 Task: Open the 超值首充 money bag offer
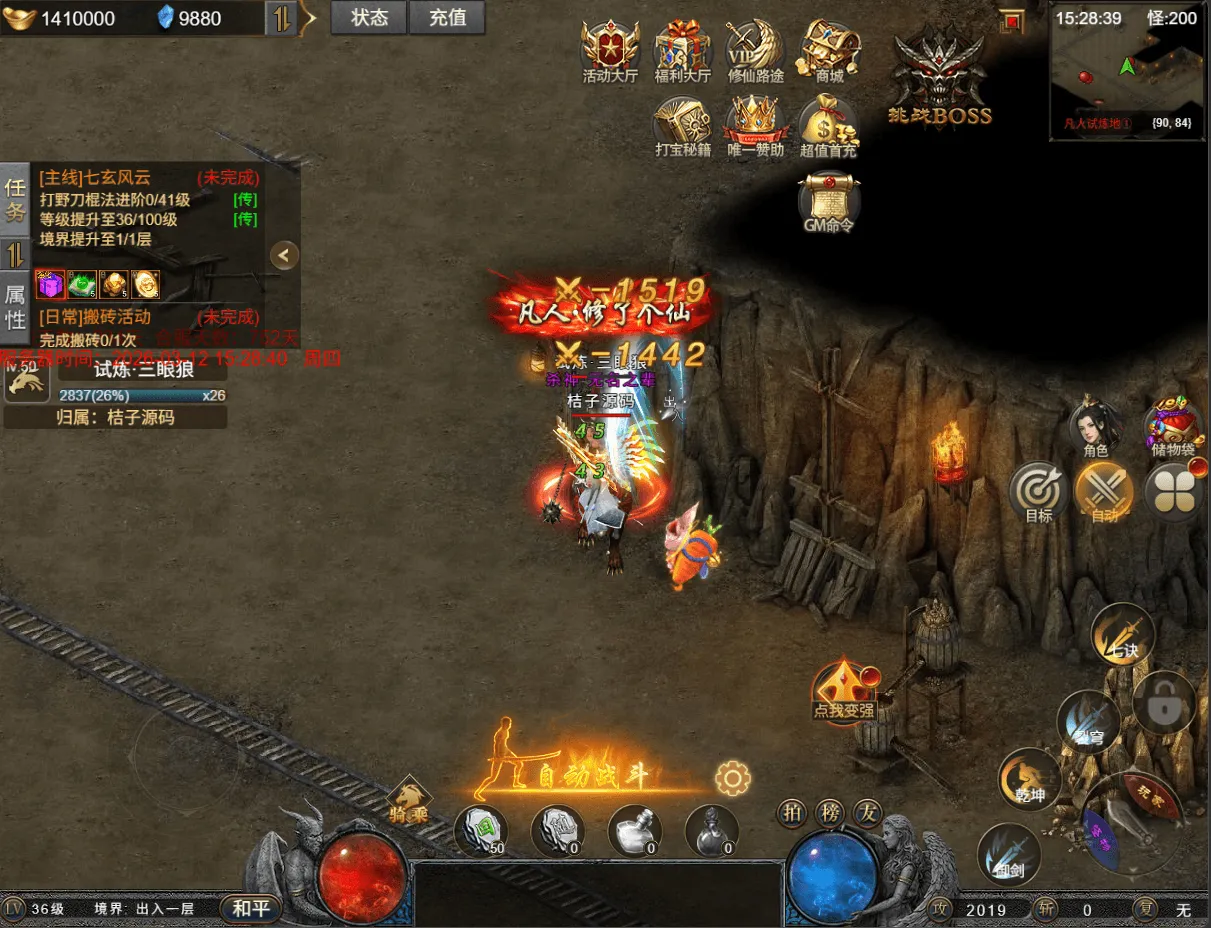828,127
